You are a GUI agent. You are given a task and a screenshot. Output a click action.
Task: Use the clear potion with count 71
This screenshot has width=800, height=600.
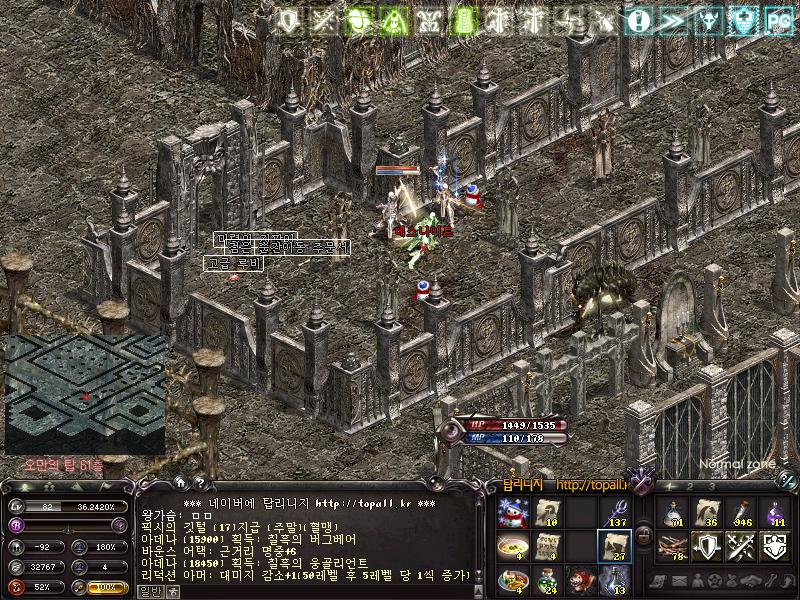[x=672, y=512]
